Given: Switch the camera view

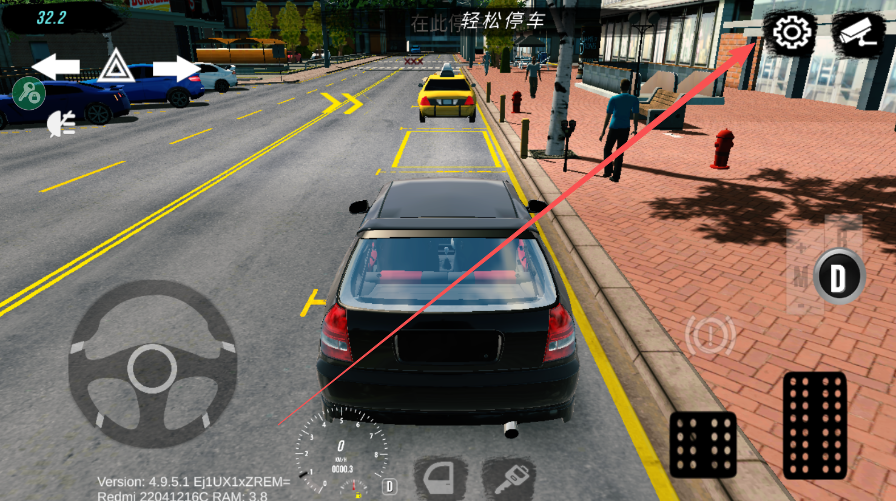Looking at the screenshot, I should click(858, 33).
